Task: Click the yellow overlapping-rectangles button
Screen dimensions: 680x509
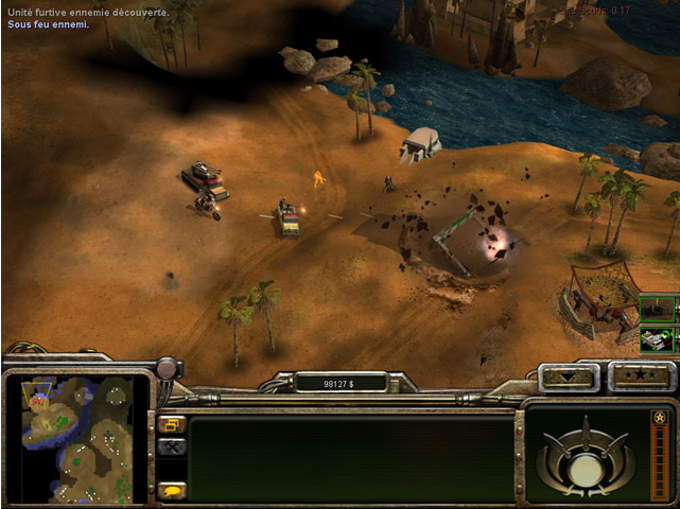Action: [170, 425]
